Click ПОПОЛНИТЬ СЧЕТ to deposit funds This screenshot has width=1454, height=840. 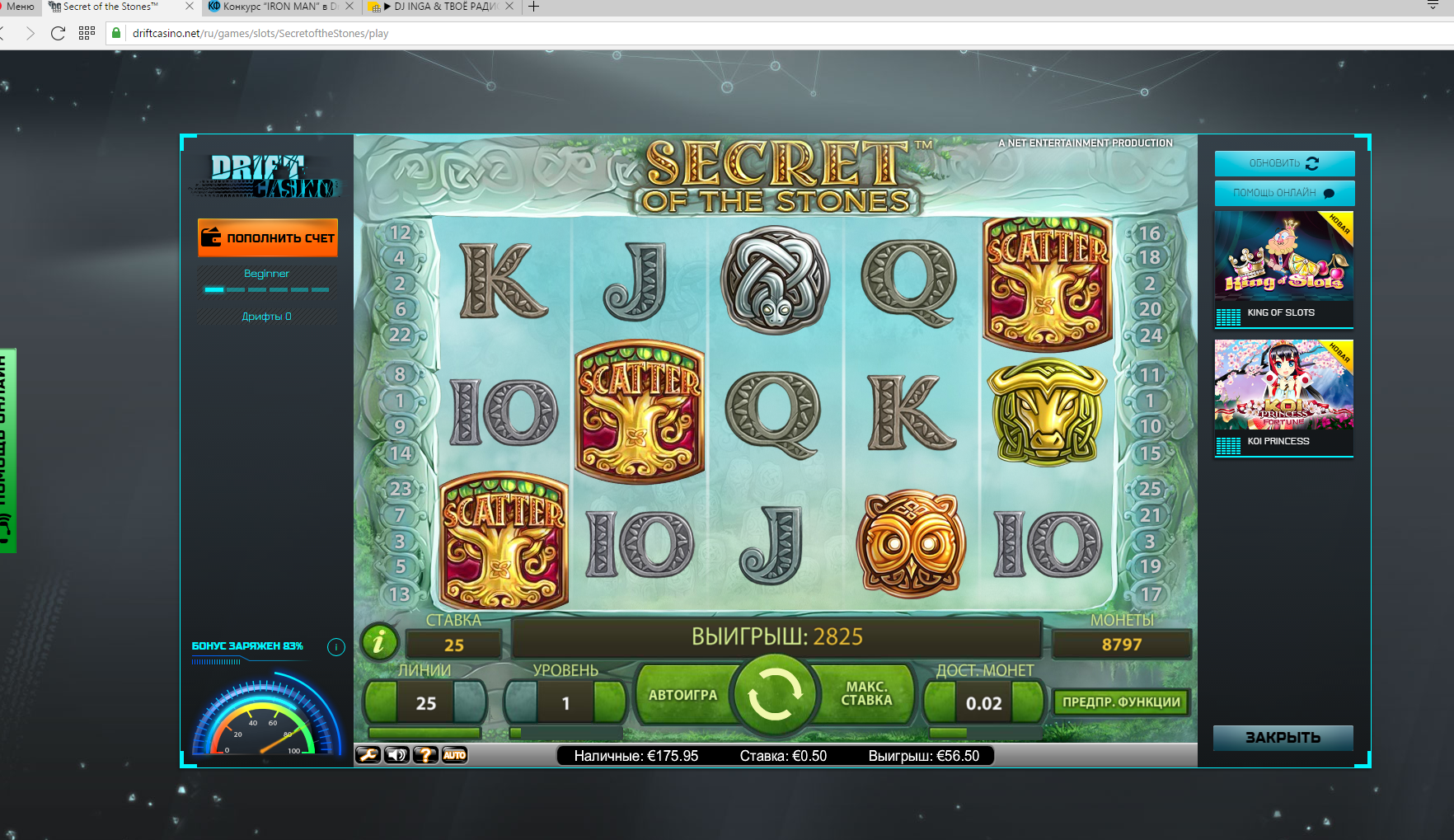tap(268, 237)
